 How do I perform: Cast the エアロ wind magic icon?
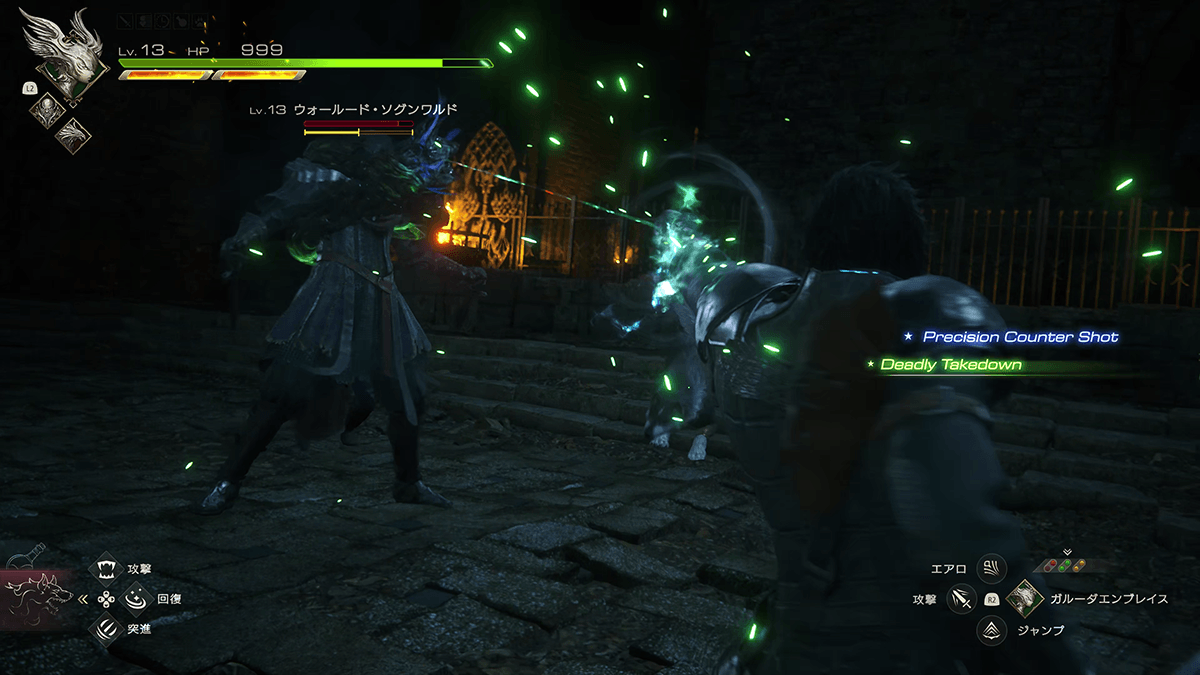click(991, 569)
